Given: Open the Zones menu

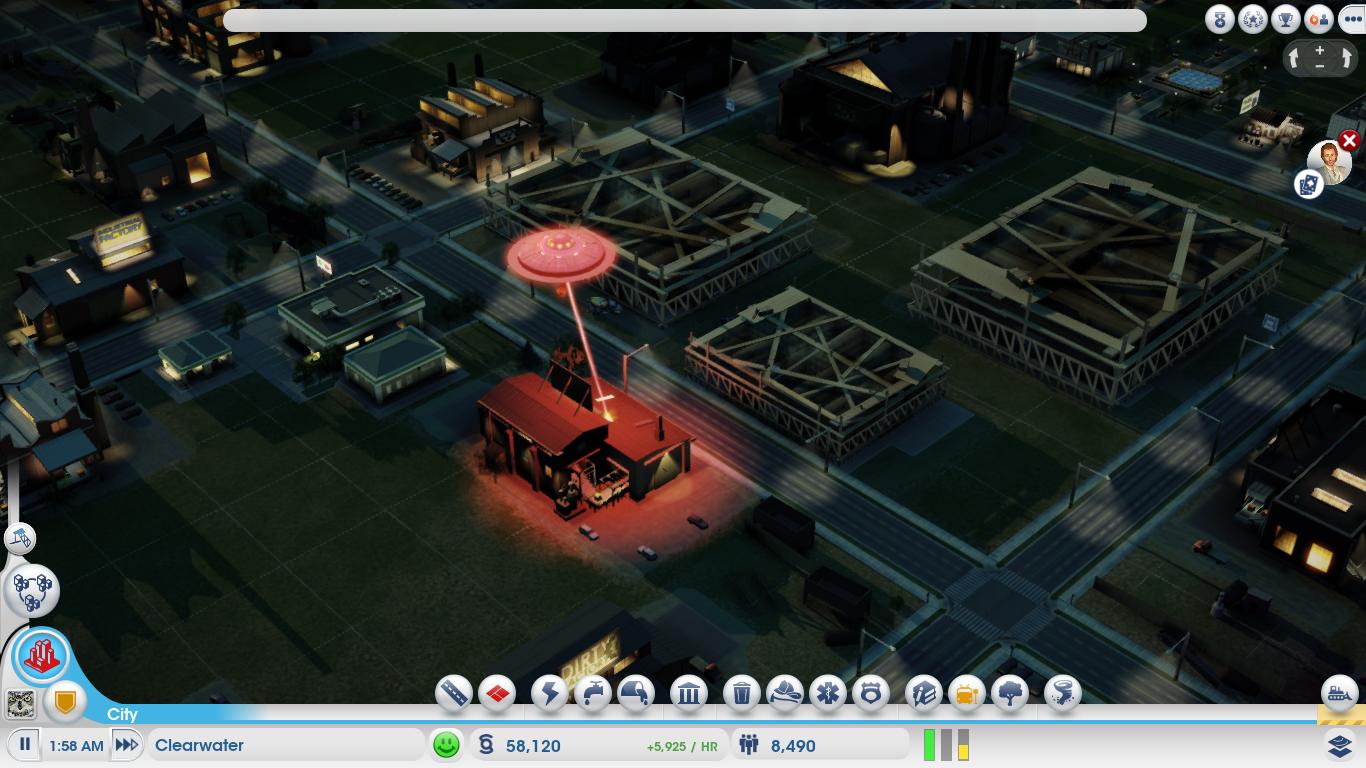Looking at the screenshot, I should 497,692.
